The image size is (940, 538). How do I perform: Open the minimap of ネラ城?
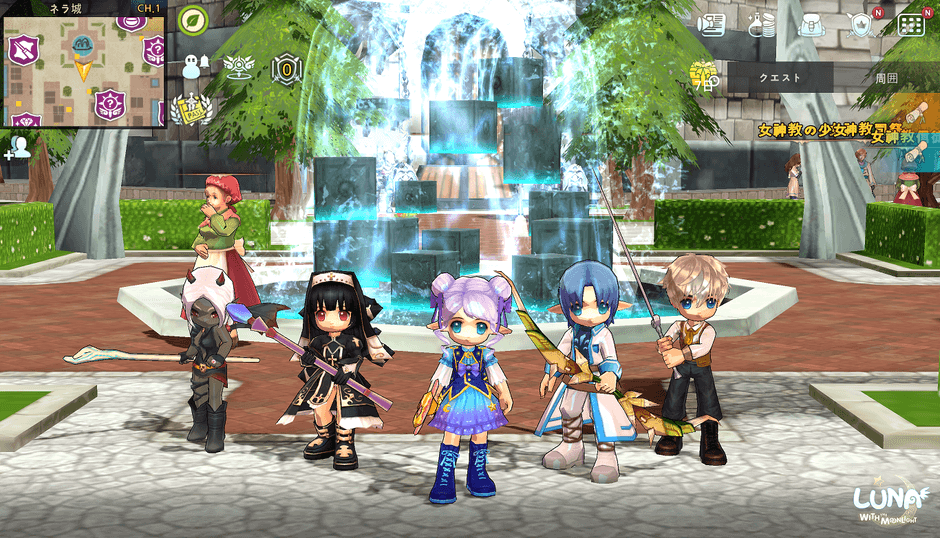[83, 76]
